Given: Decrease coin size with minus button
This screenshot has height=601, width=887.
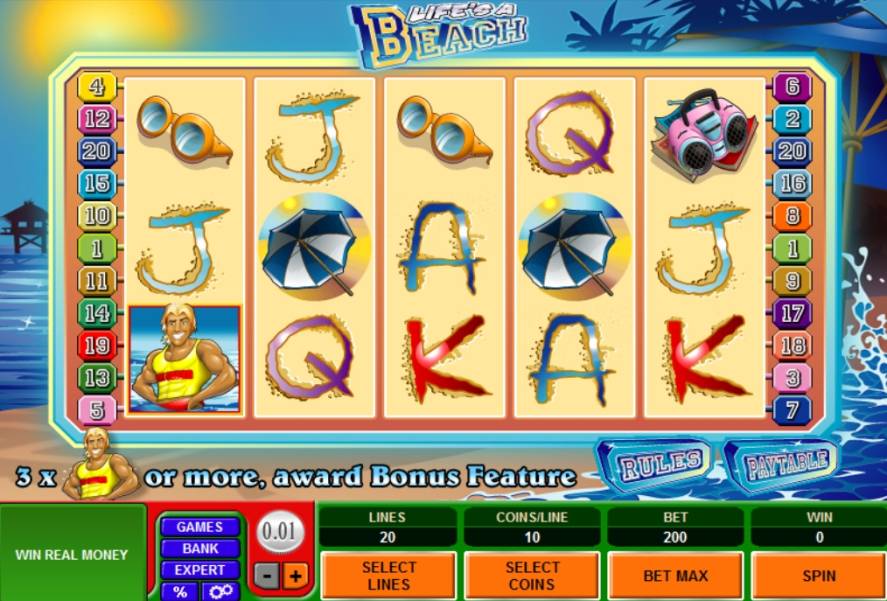Looking at the screenshot, I should point(267,576).
